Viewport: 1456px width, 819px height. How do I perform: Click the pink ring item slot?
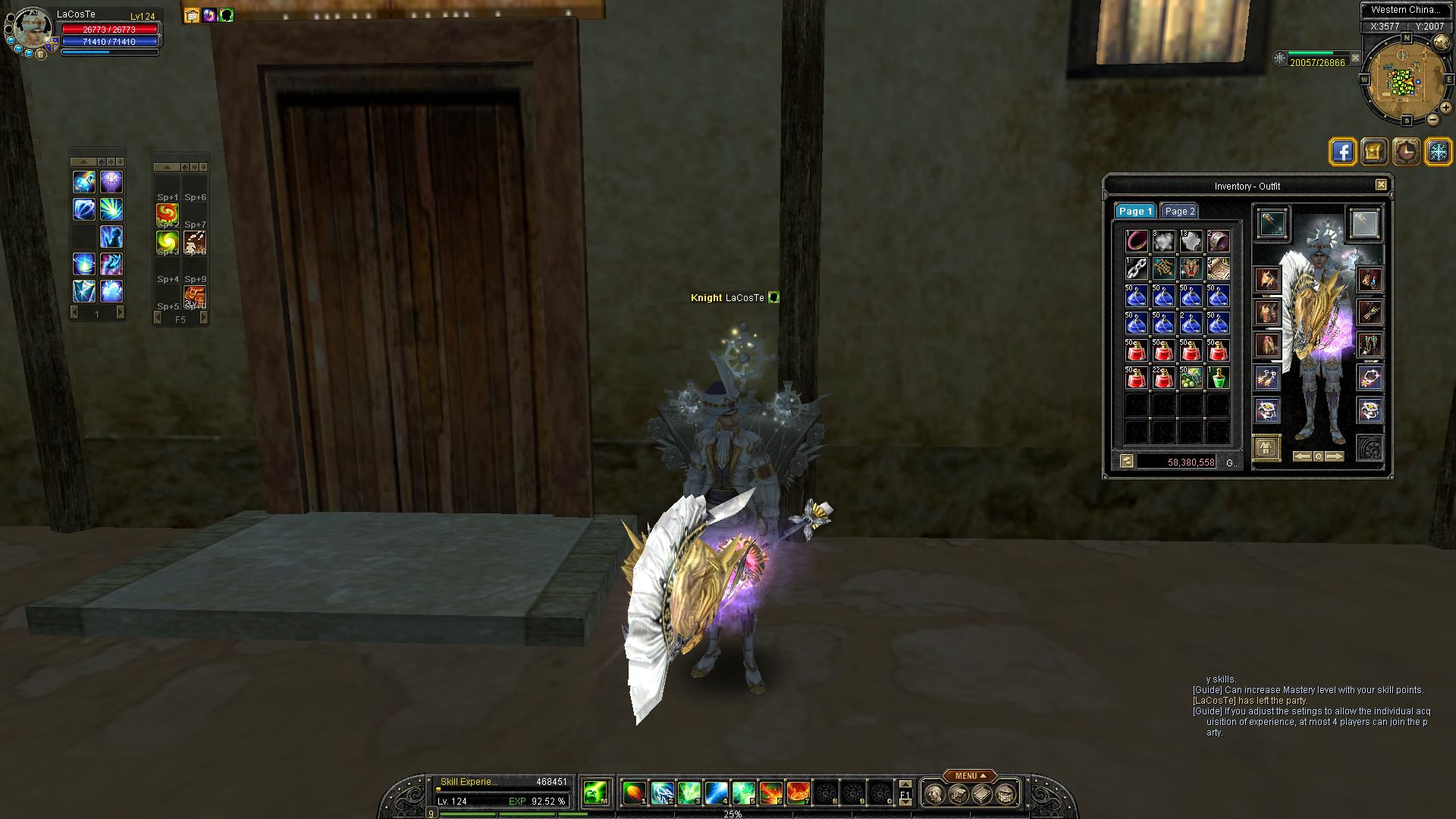point(1136,241)
